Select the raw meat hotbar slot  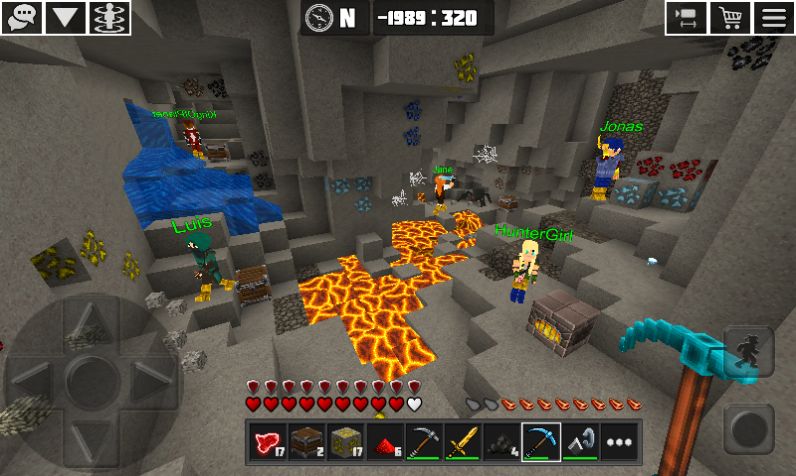pos(266,440)
